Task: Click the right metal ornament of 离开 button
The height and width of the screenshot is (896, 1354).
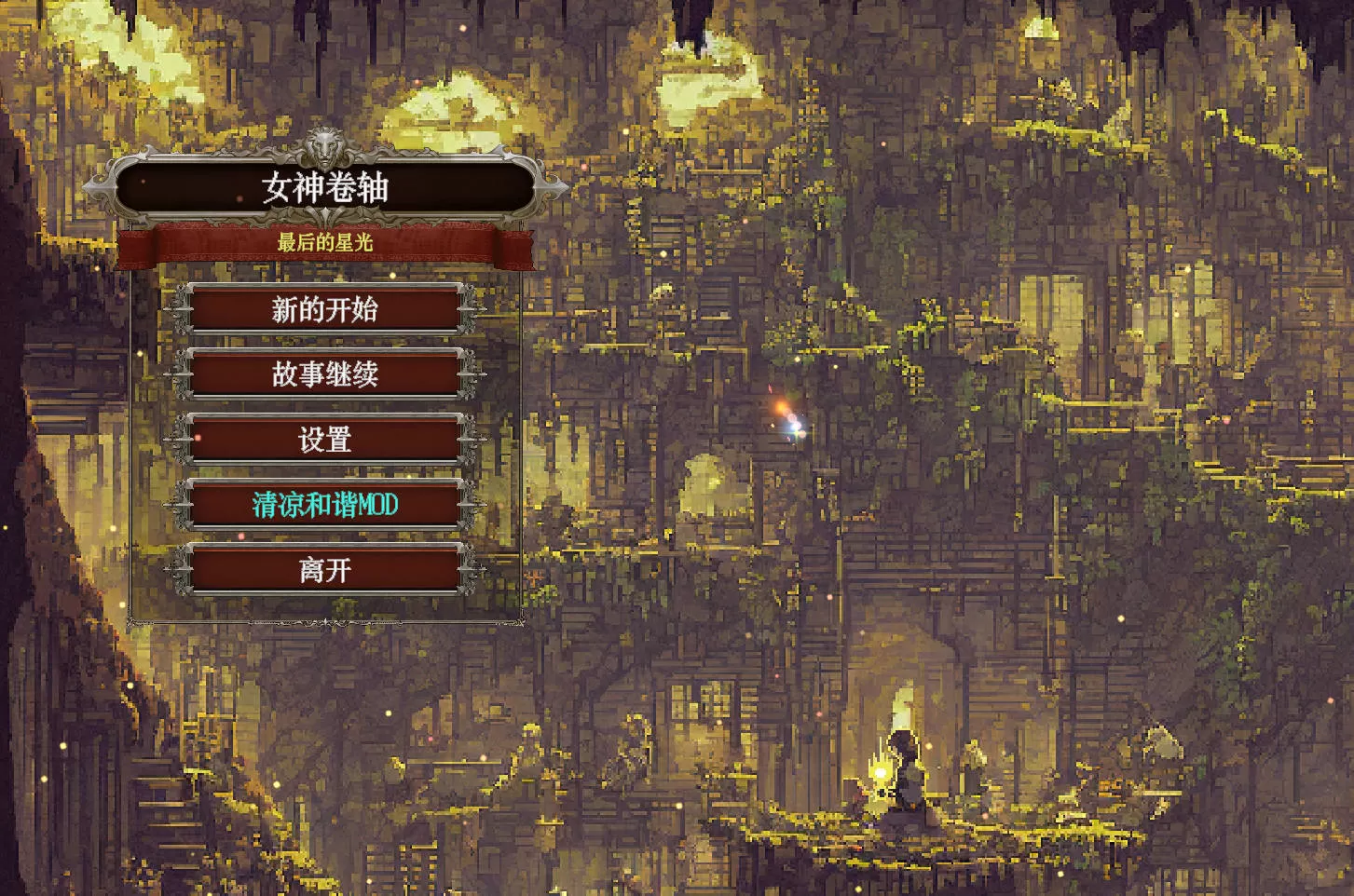Action: (x=468, y=570)
